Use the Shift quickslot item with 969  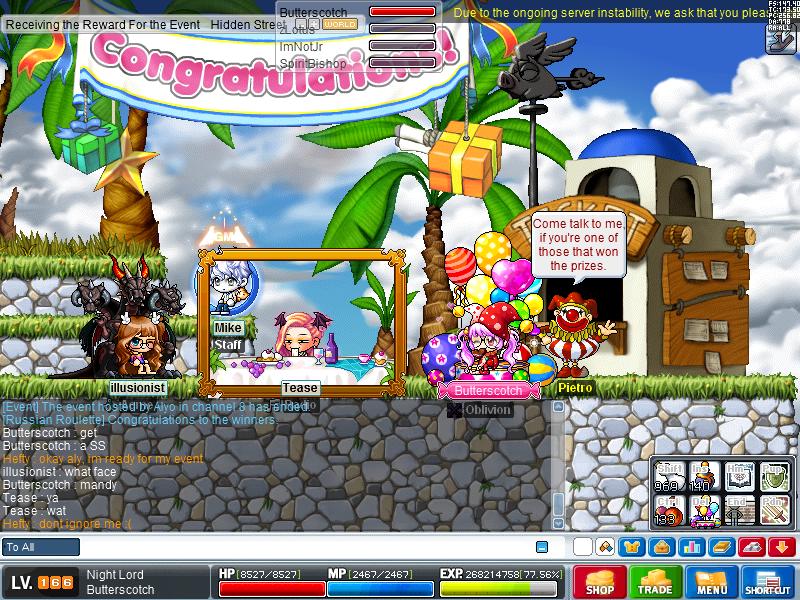coord(668,477)
